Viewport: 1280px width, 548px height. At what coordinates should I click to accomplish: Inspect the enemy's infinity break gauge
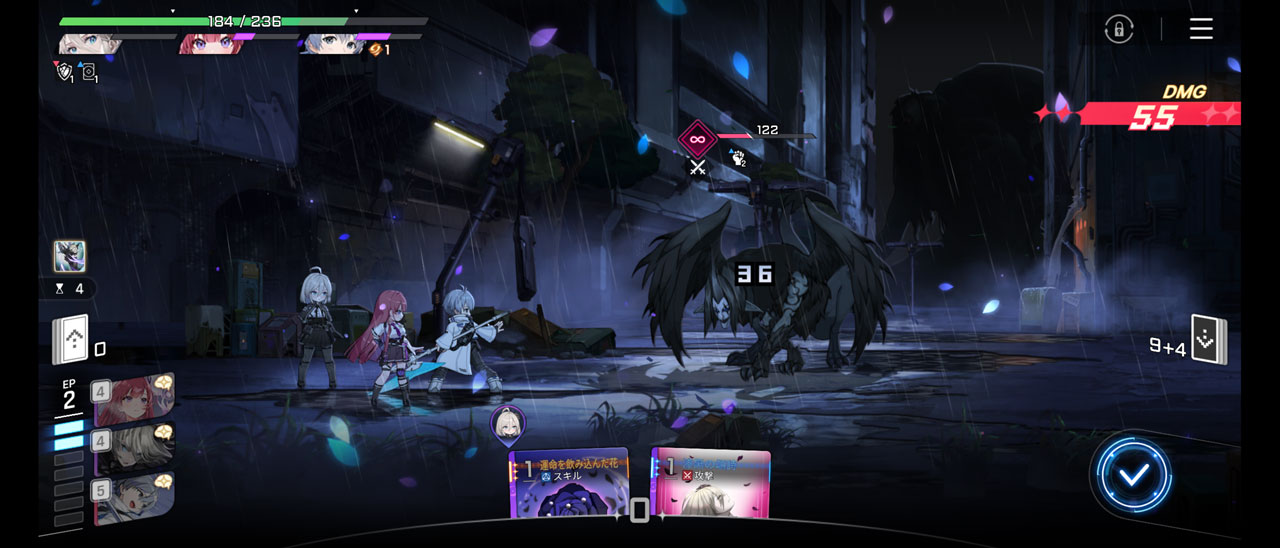[697, 140]
